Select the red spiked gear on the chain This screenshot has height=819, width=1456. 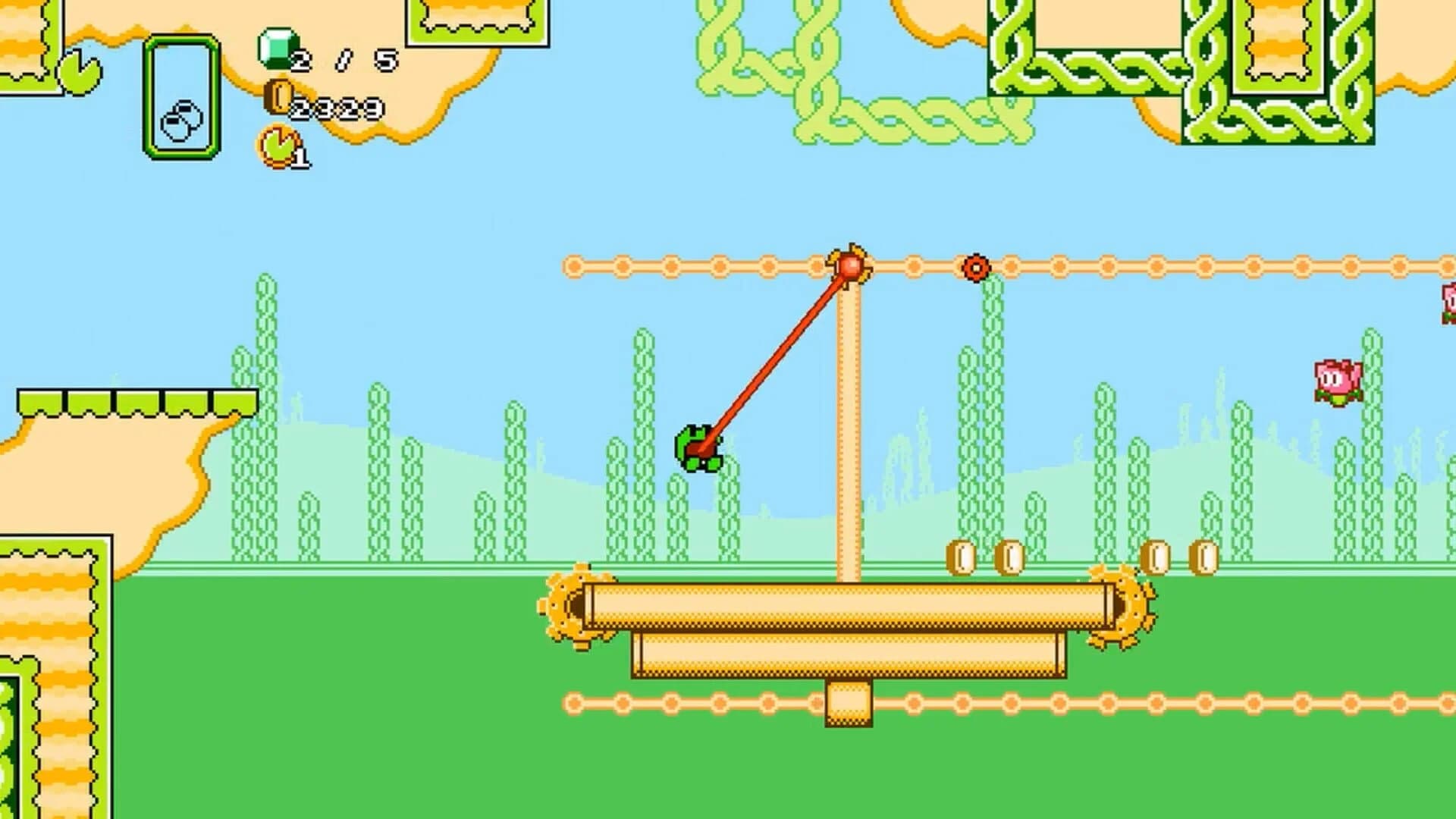[x=974, y=267]
